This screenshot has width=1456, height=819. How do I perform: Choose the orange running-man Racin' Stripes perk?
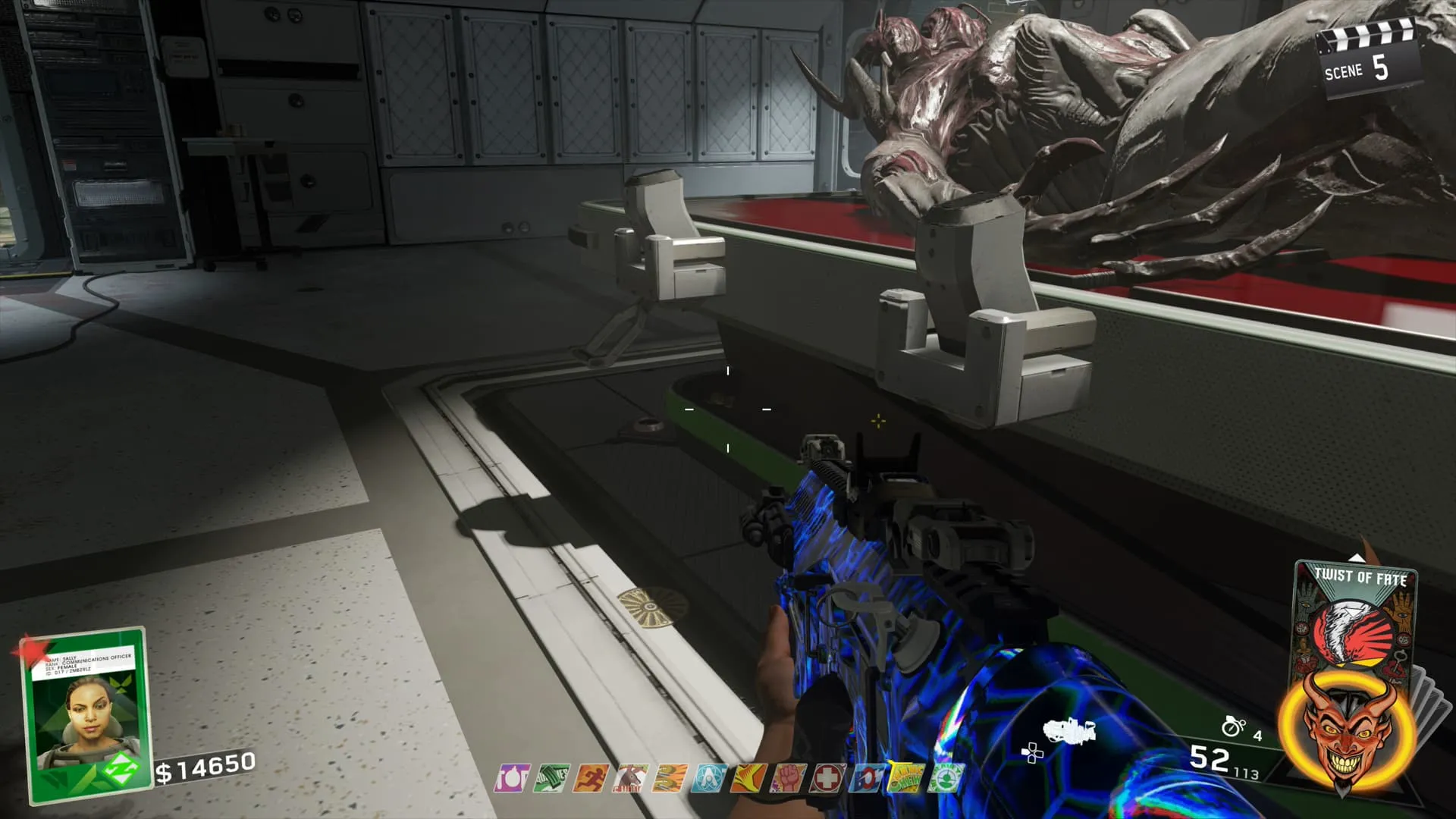[591, 778]
